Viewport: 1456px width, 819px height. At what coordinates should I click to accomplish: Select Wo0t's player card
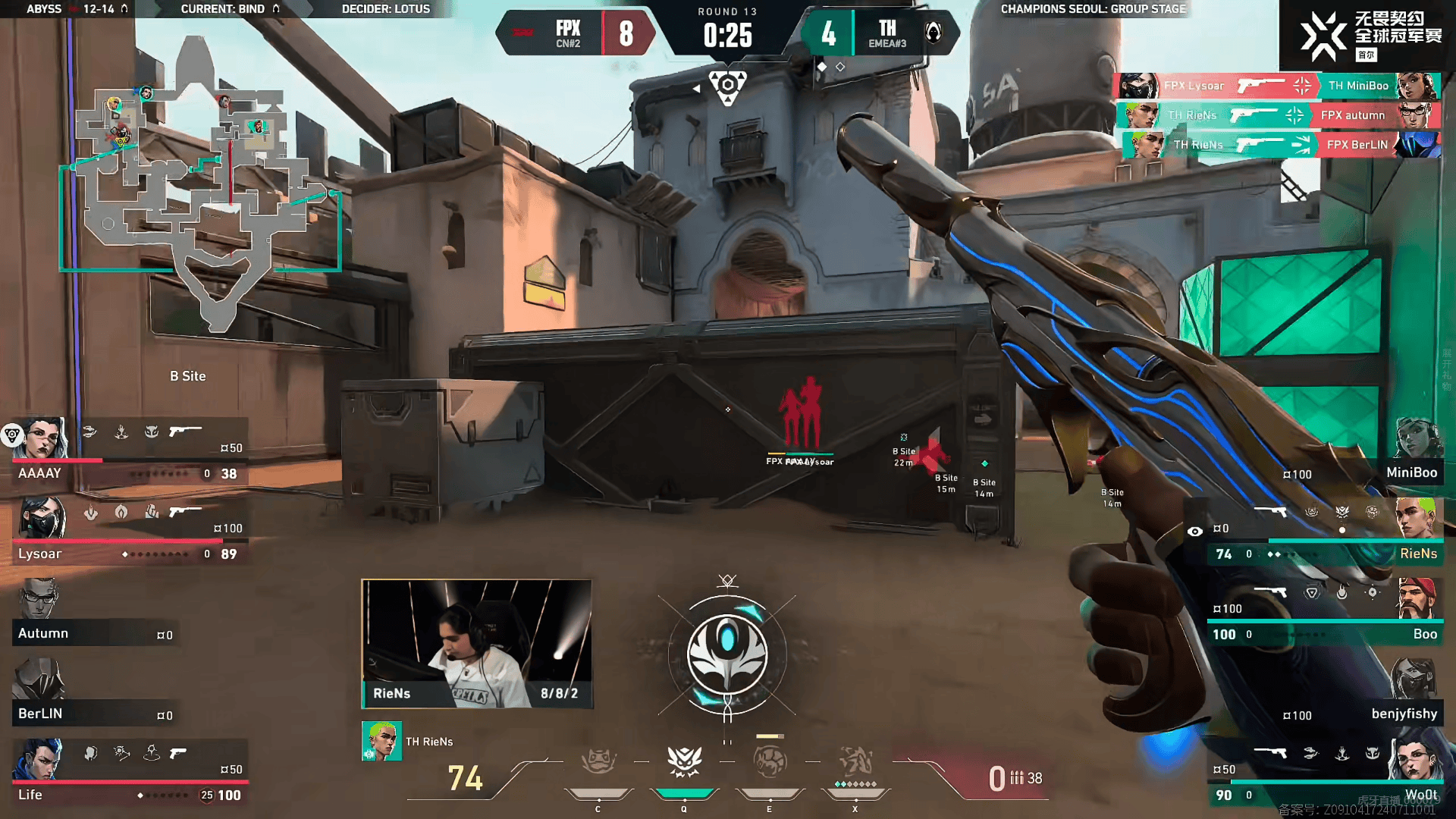[1323, 775]
